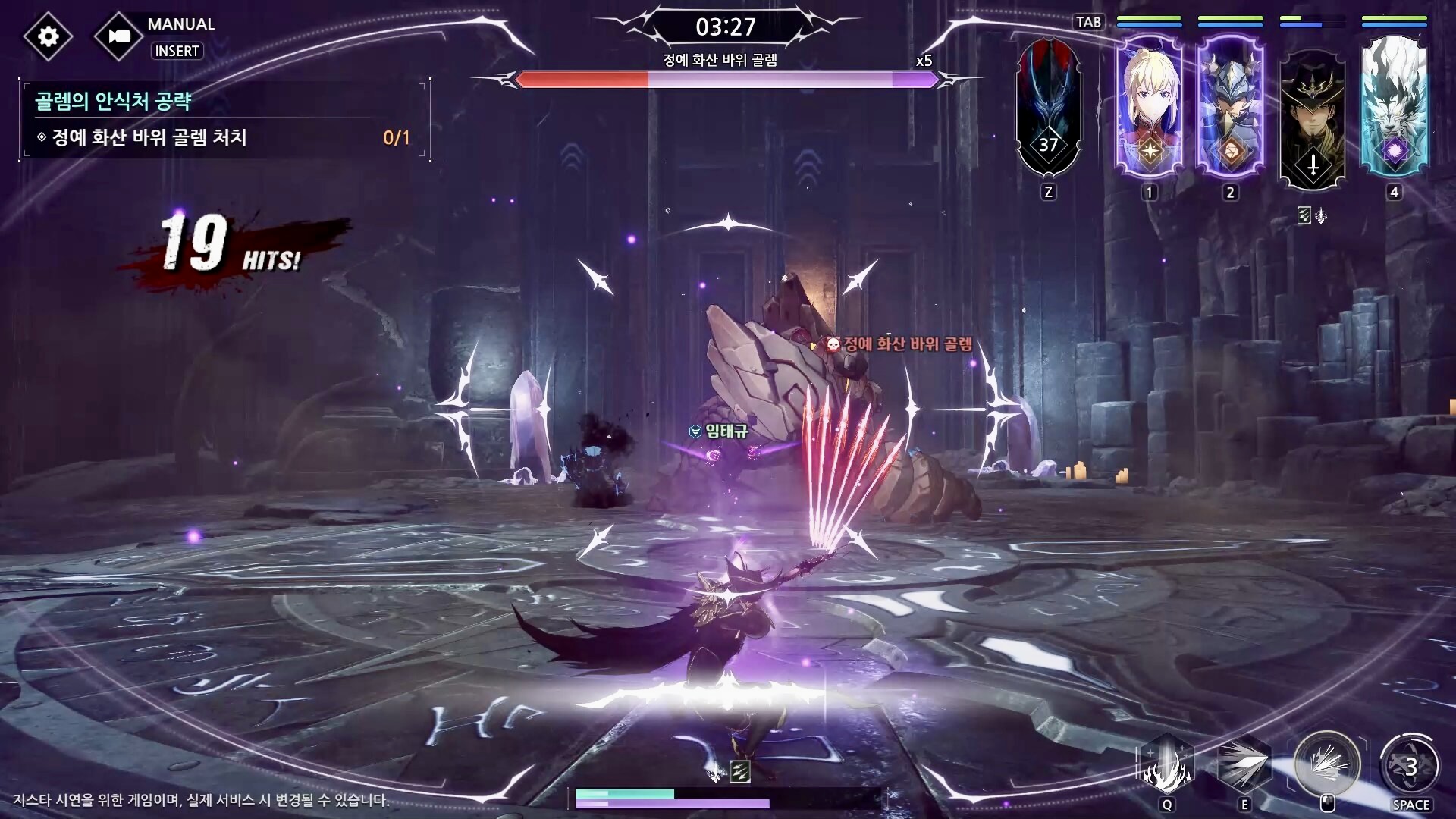1456x819 pixels.
Task: Trigger the dodge skill showing number 3
Action: tap(1410, 766)
